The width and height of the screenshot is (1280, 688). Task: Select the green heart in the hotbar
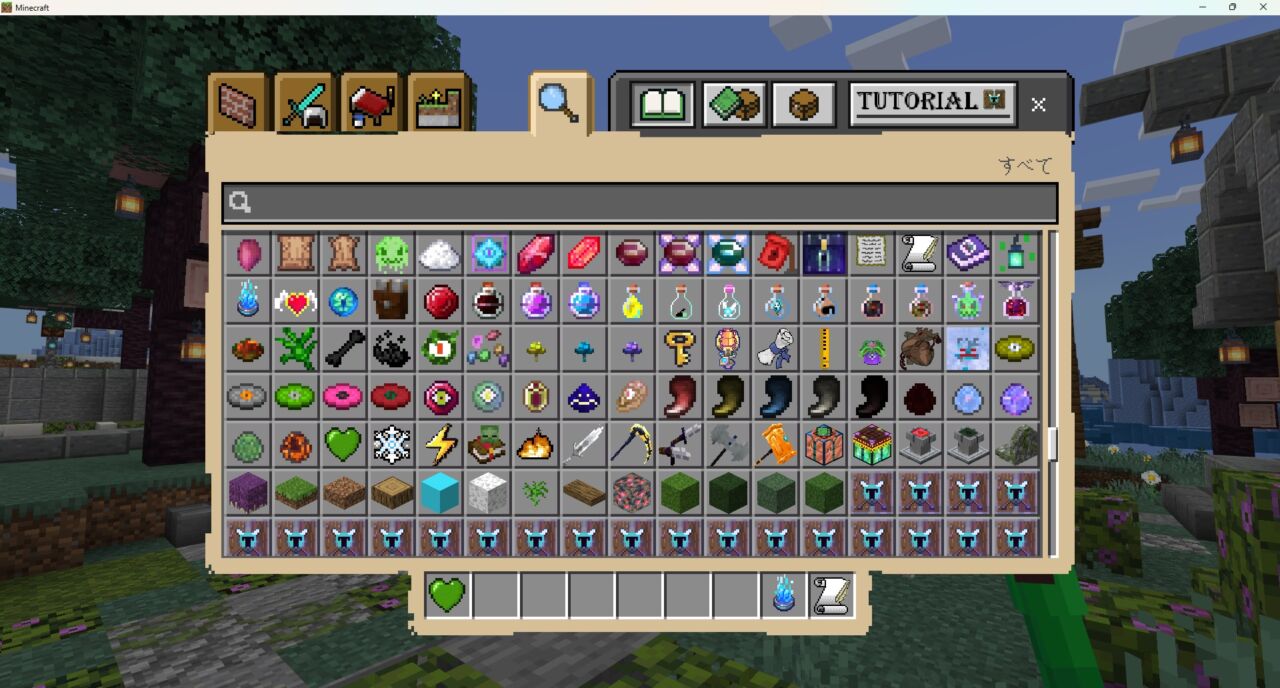click(x=447, y=596)
